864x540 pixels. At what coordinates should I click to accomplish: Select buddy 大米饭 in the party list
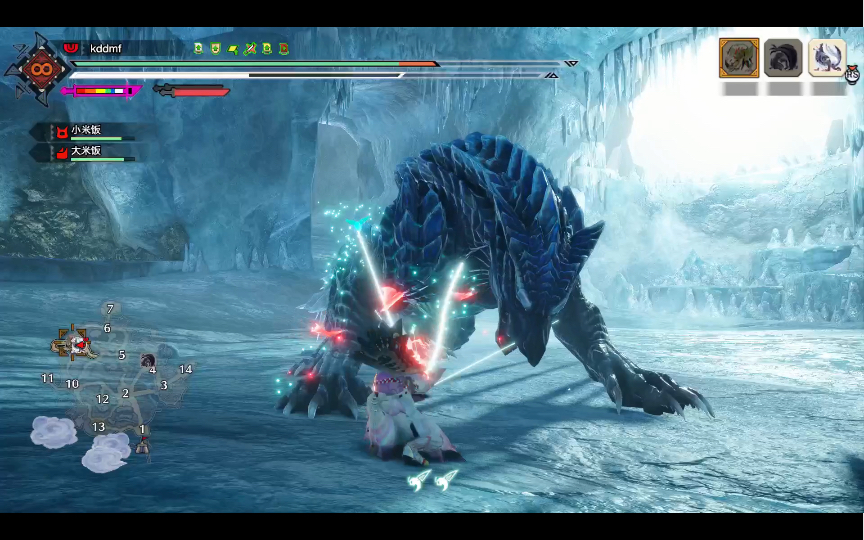pyautogui.click(x=85, y=151)
